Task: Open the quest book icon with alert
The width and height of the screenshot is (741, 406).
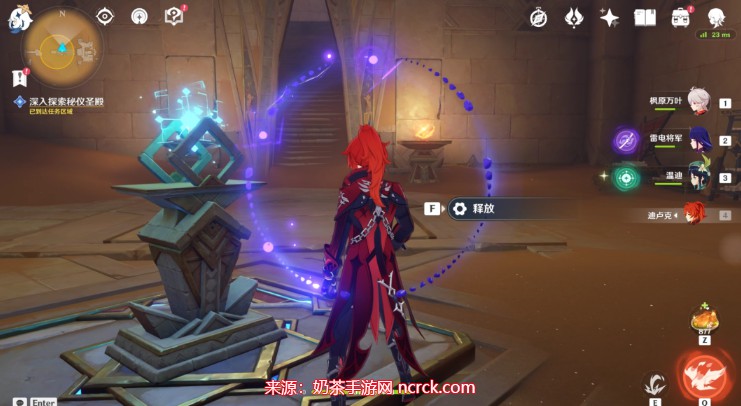Action: 174,16
